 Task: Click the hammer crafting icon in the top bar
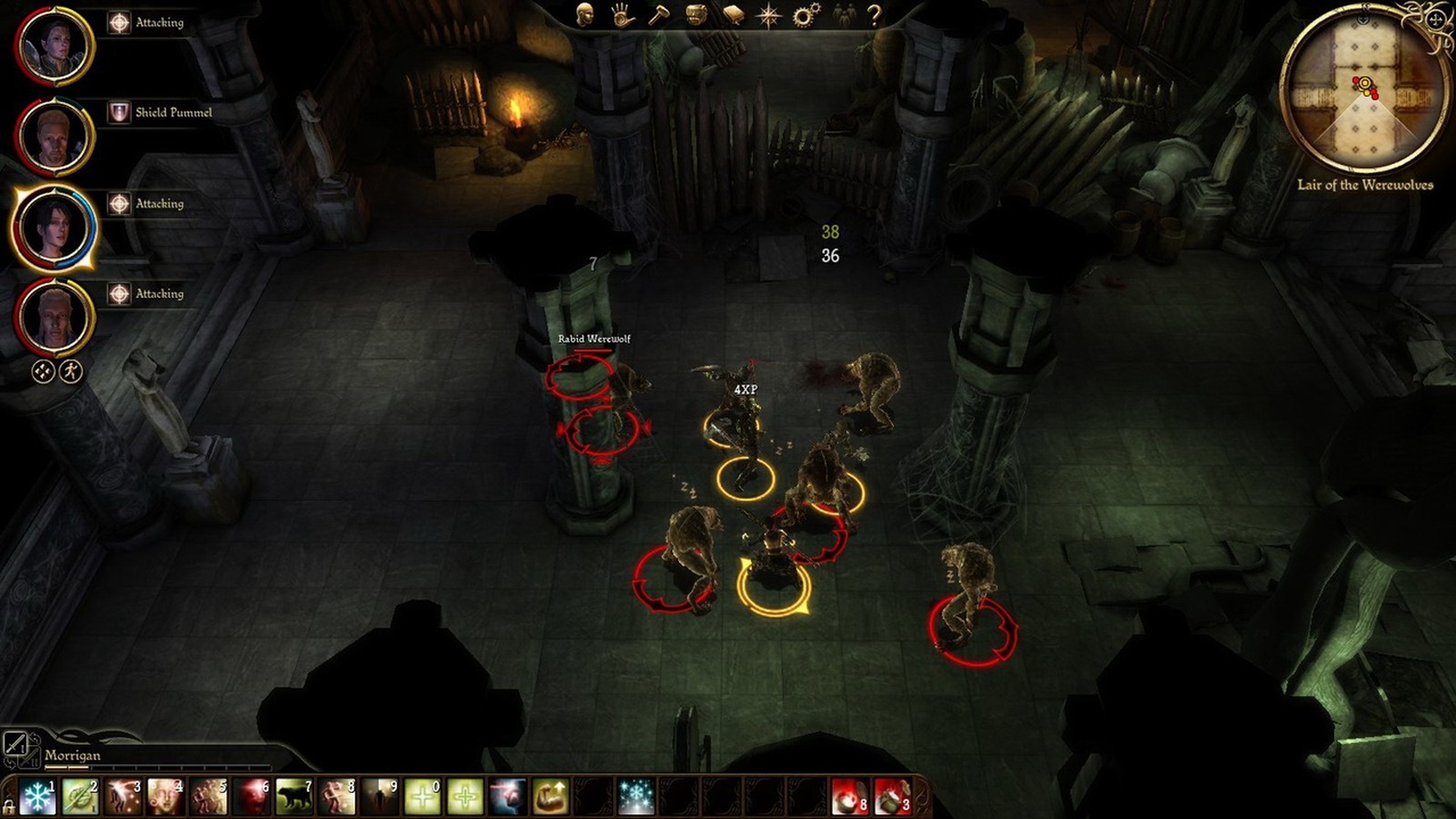(x=660, y=15)
